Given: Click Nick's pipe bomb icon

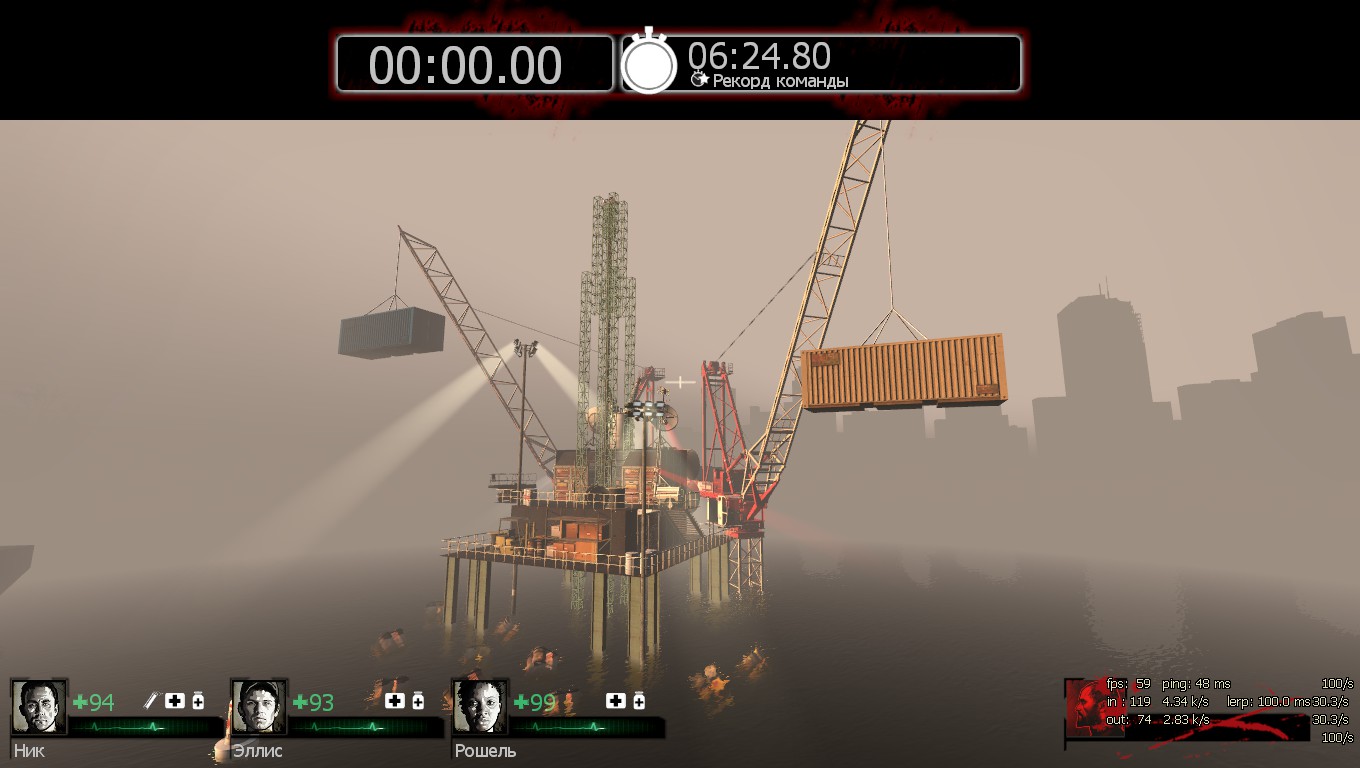Looking at the screenshot, I should point(151,701).
